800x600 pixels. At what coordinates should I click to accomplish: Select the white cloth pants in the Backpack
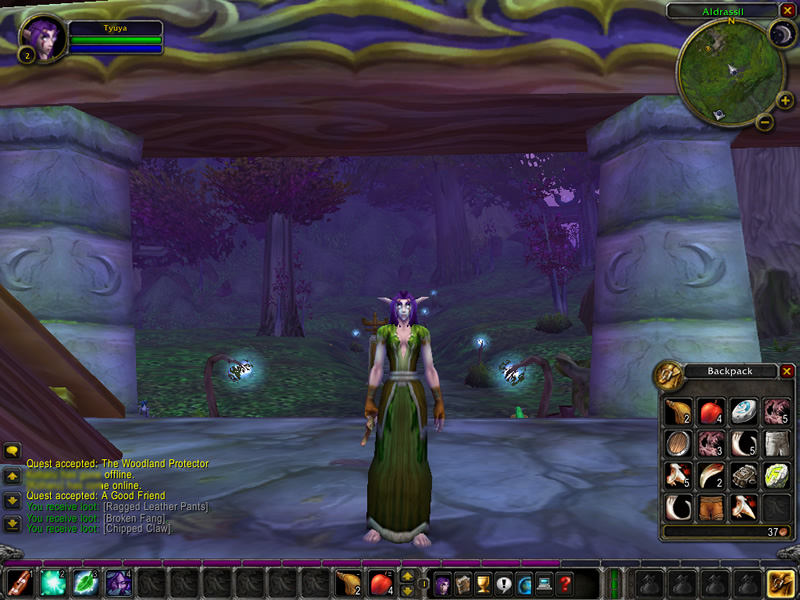click(x=775, y=442)
